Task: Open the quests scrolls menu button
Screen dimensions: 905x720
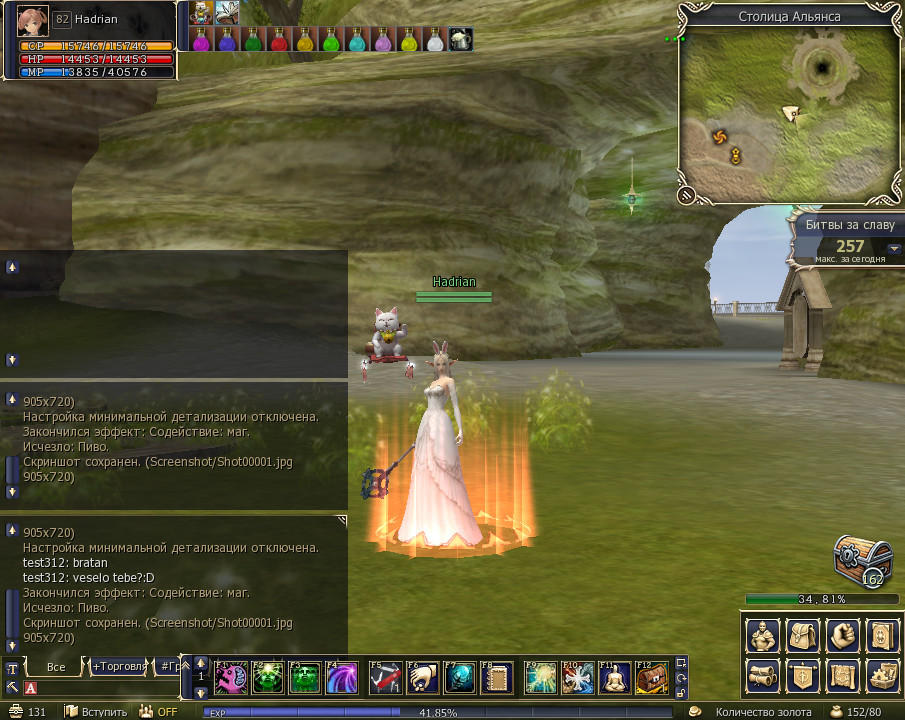Action: 764,674
